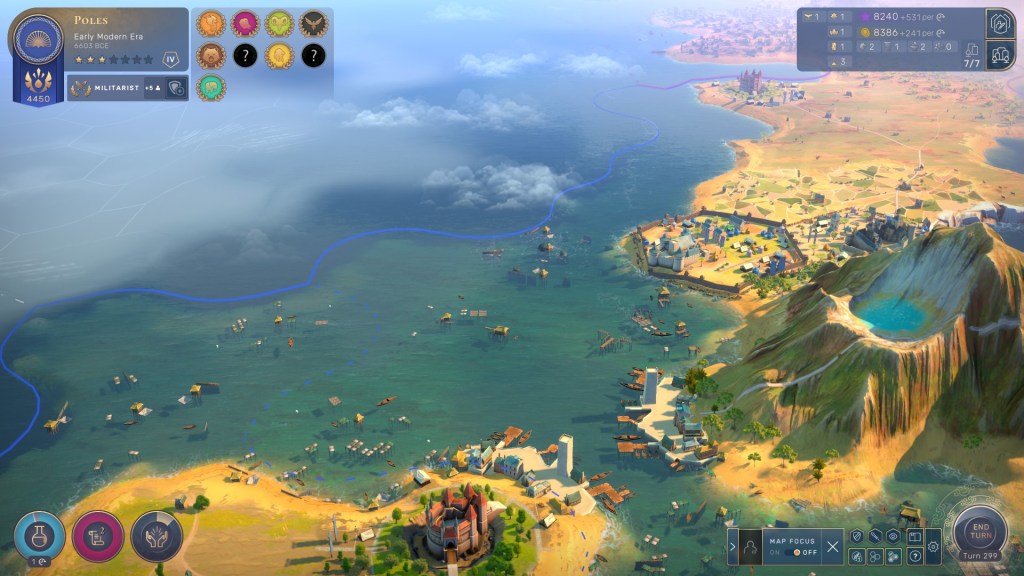
Task: Select the shield map filter icon
Action: coord(857,537)
